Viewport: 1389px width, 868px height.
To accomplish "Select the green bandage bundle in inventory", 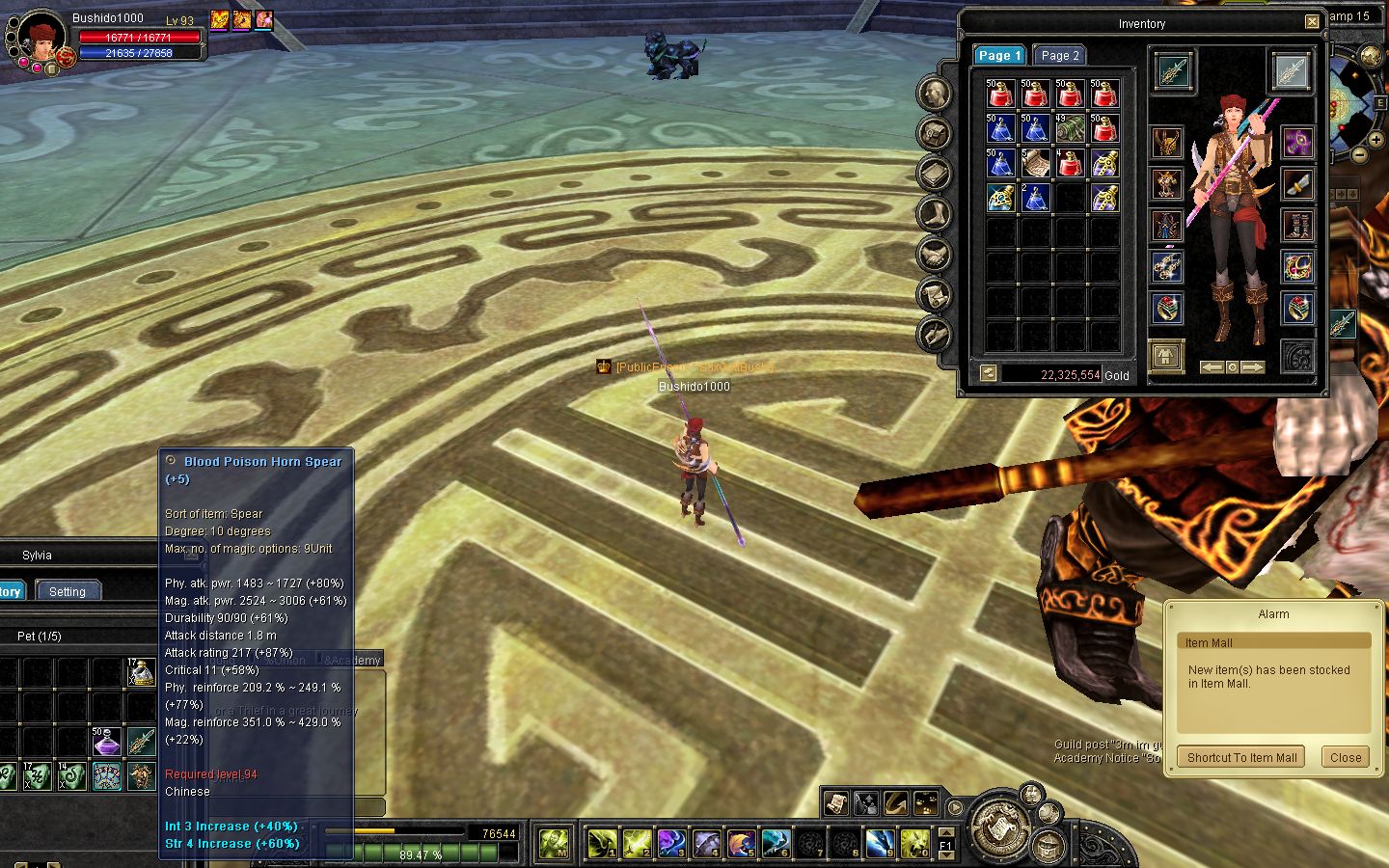I will pyautogui.click(x=1070, y=127).
